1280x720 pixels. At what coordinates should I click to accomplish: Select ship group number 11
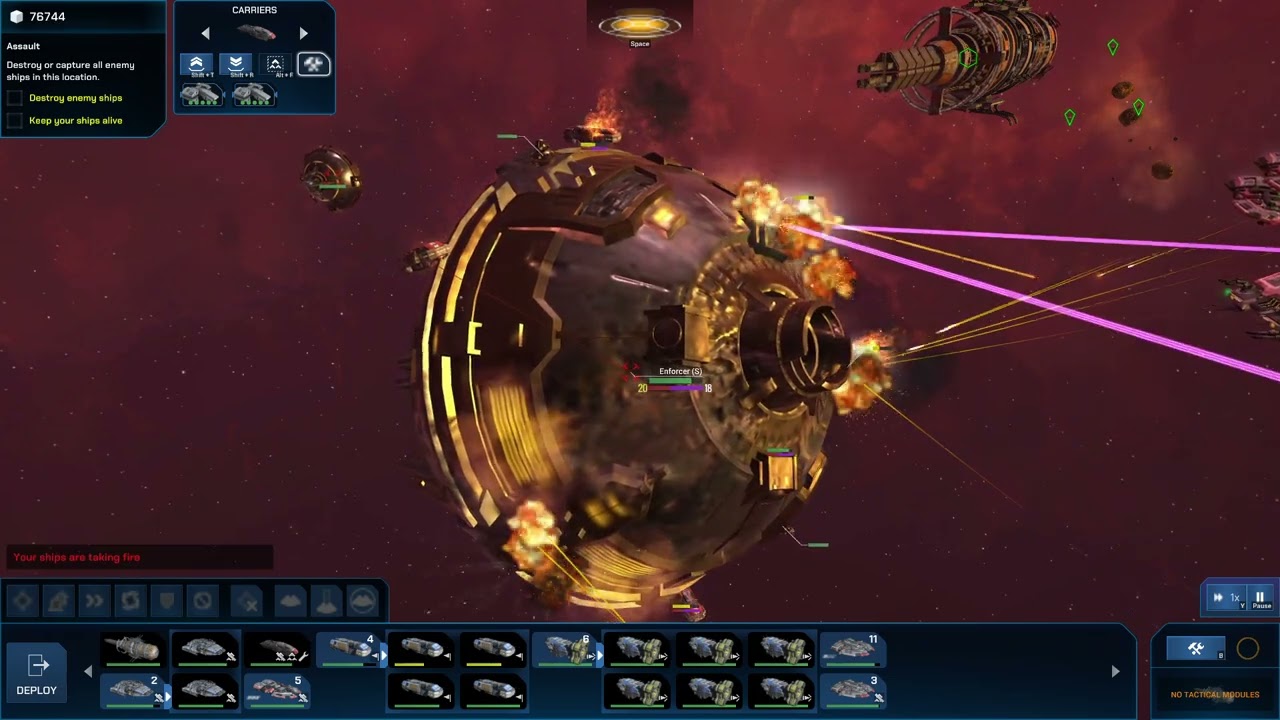(852, 650)
